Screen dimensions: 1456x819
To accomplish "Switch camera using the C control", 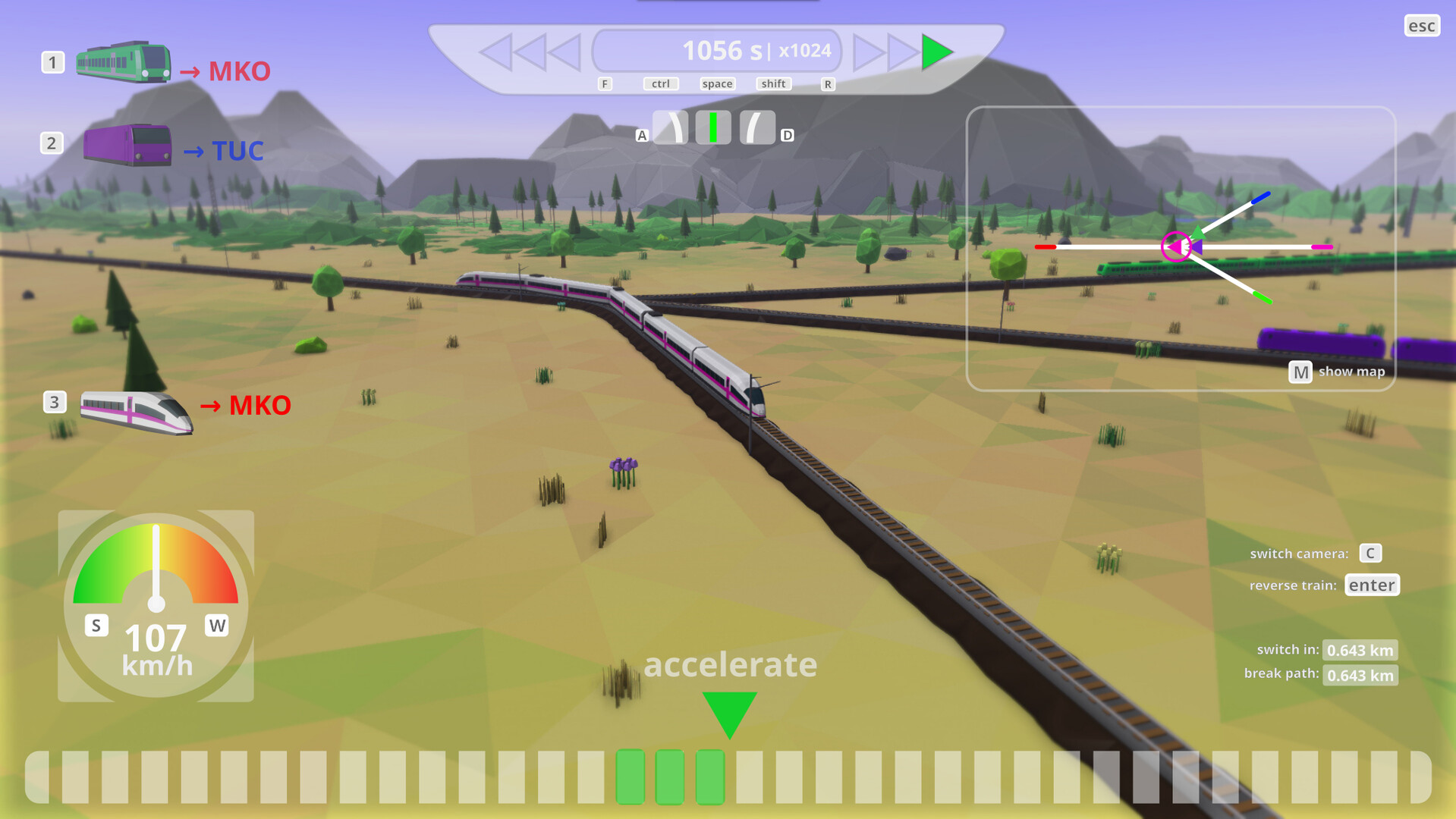I will pos(1370,553).
